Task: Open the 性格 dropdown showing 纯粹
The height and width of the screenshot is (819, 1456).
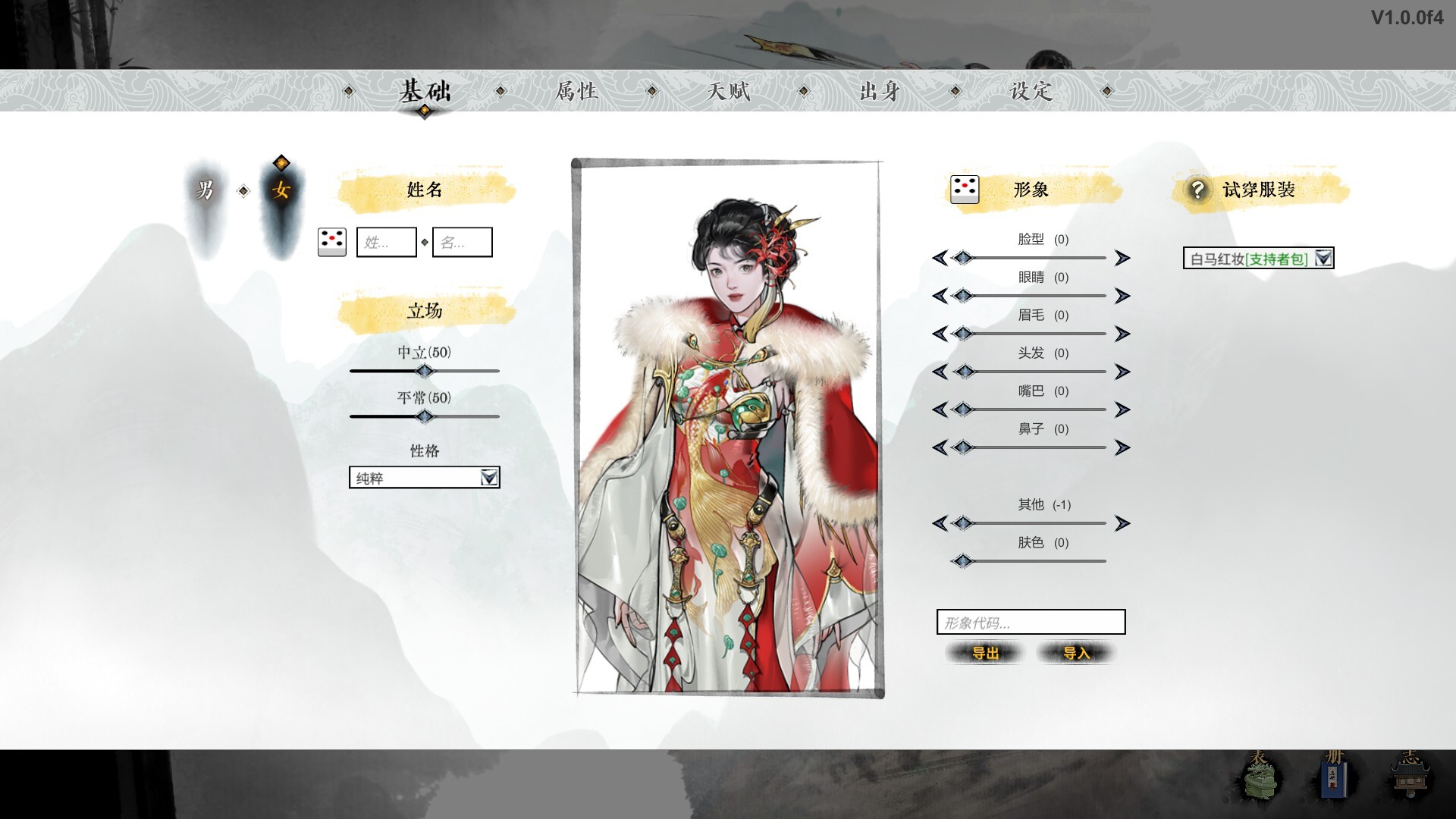Action: point(424,479)
